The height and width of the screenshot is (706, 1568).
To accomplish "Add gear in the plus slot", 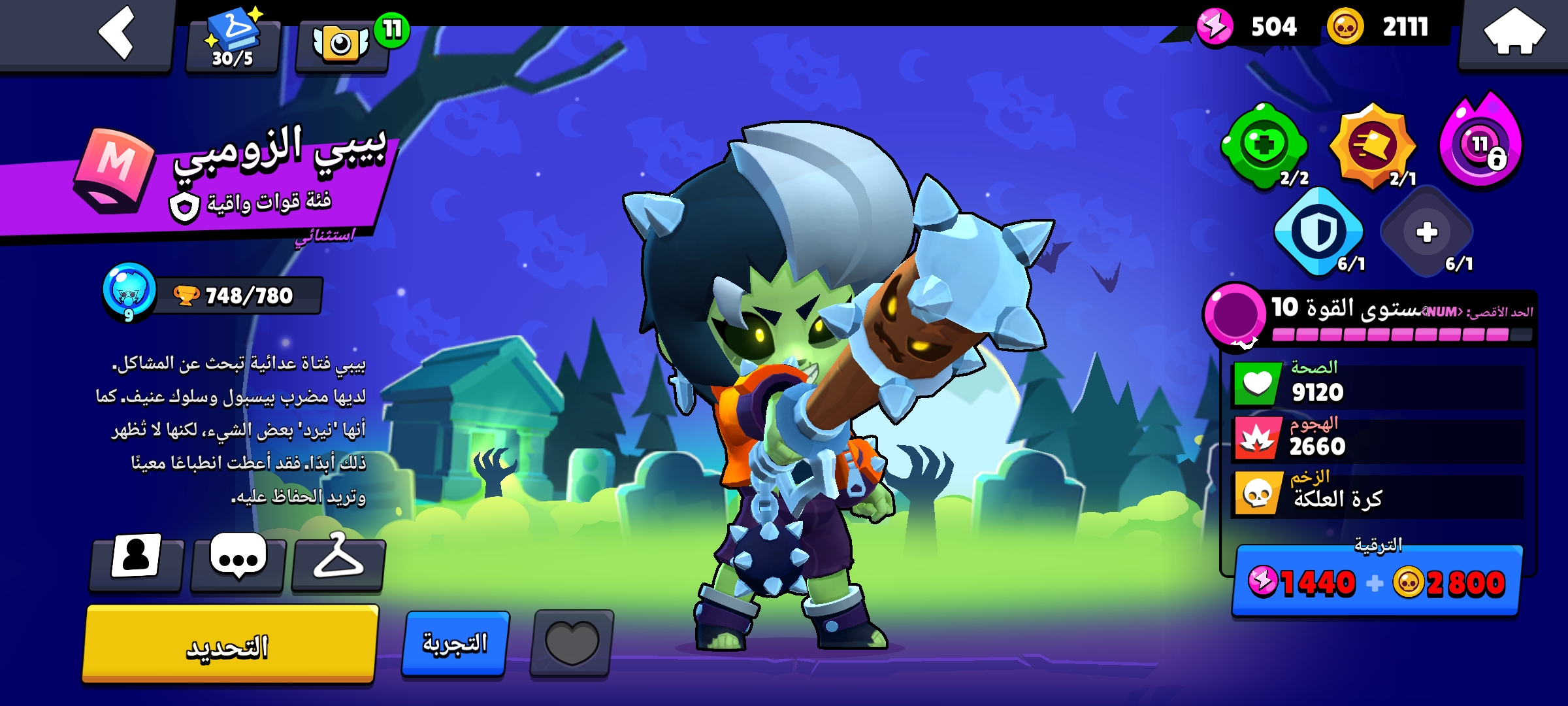I will point(1426,232).
